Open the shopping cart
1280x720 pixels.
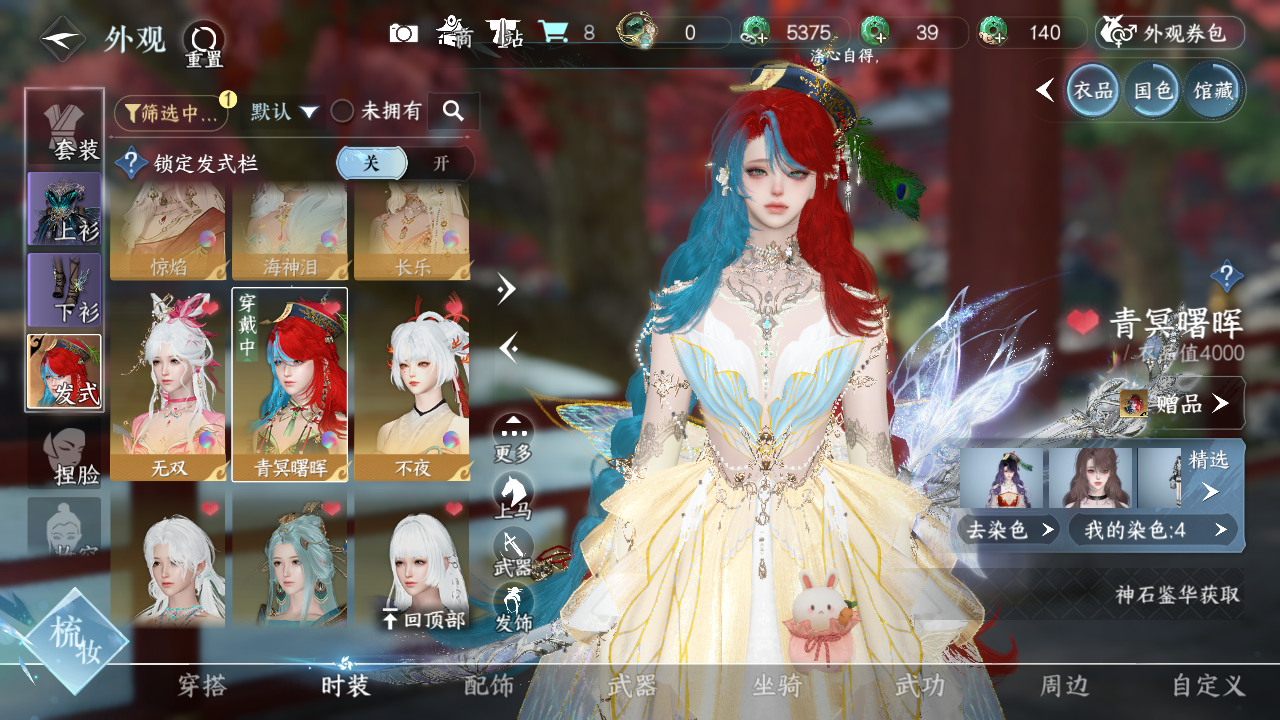[x=553, y=33]
